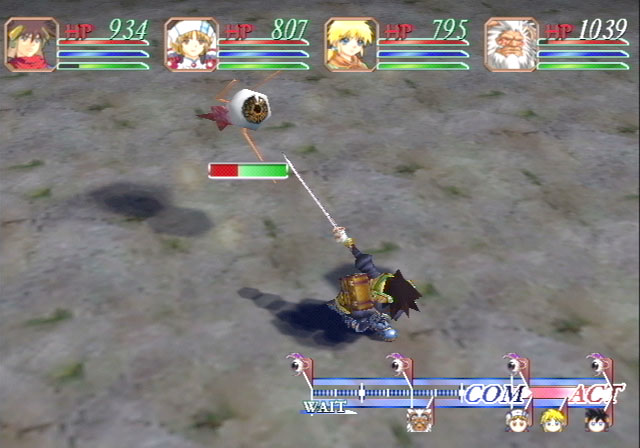Choose the girl in the white hat portrait
640x448 pixels.
pyautogui.click(x=191, y=45)
